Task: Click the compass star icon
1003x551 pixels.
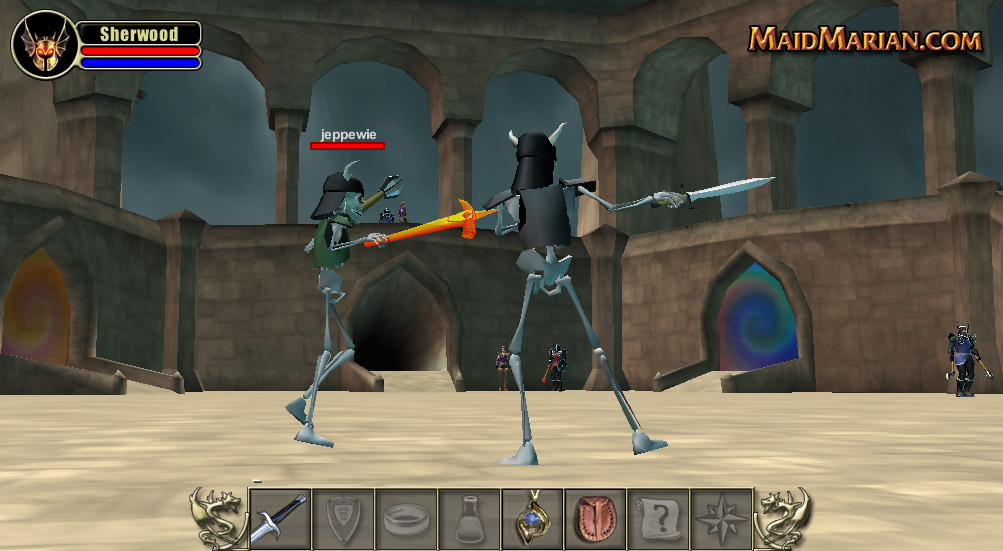Action: (x=721, y=518)
